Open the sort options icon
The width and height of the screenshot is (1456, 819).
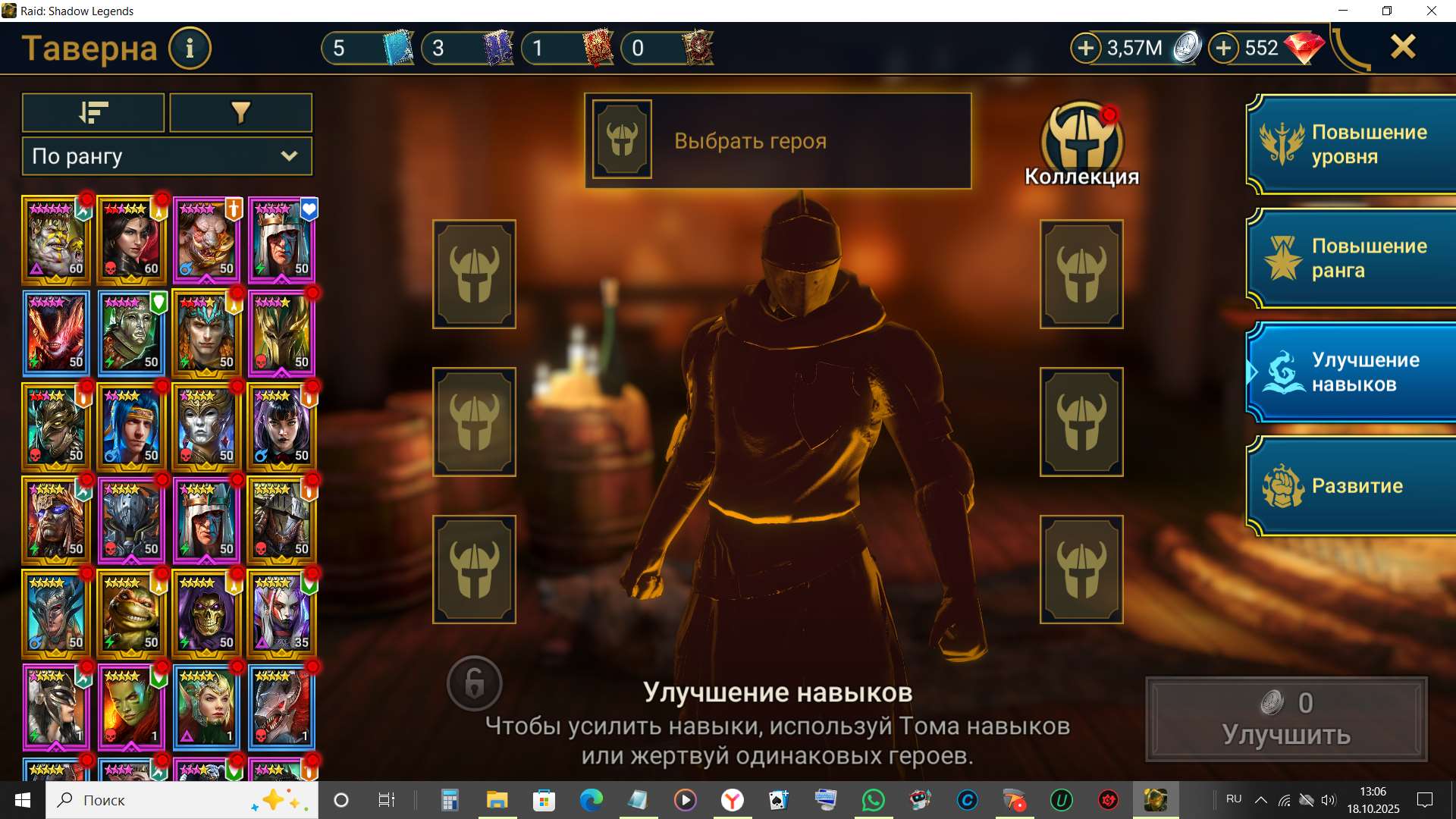[93, 112]
